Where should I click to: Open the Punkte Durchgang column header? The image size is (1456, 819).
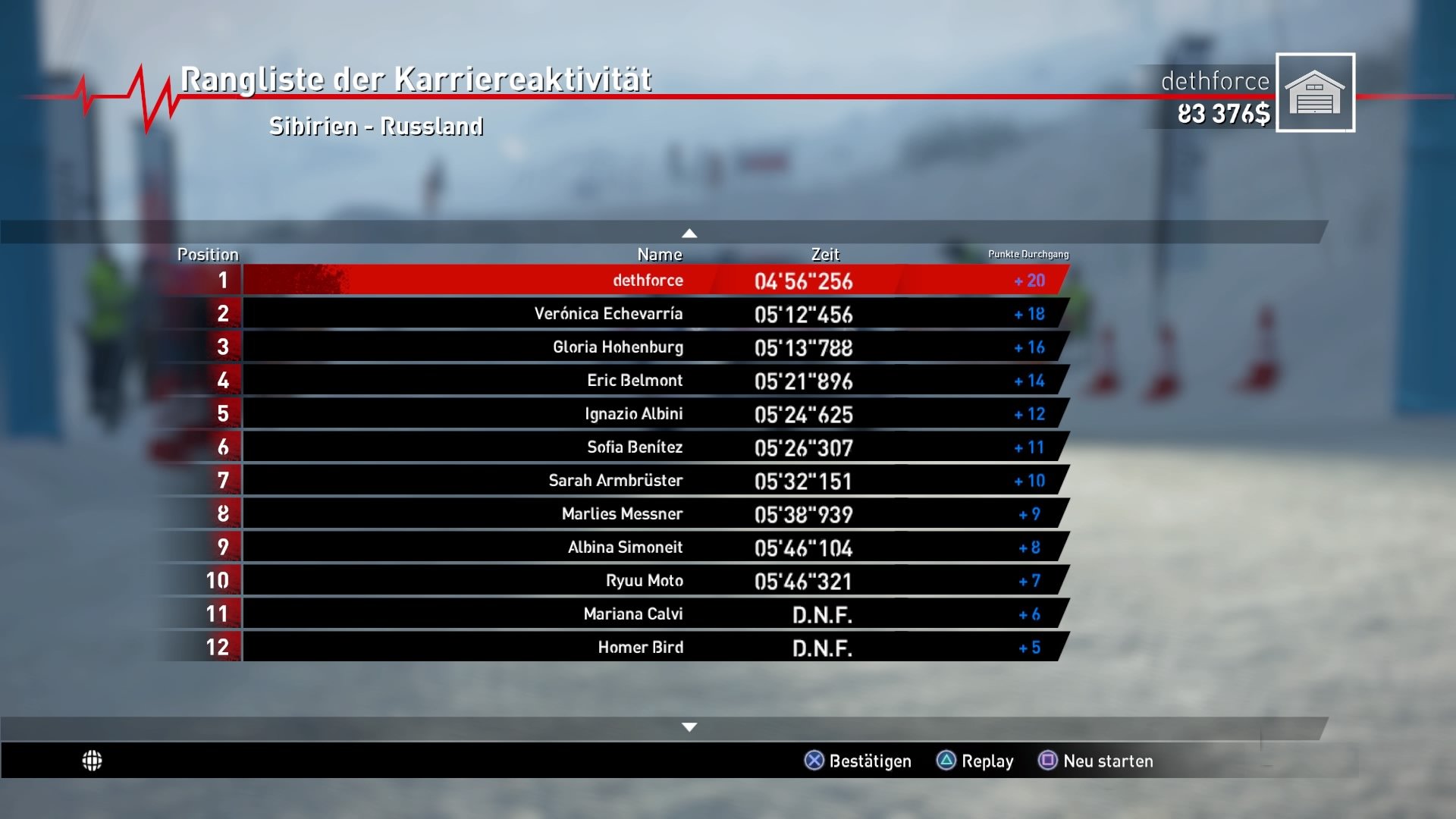(x=1028, y=255)
